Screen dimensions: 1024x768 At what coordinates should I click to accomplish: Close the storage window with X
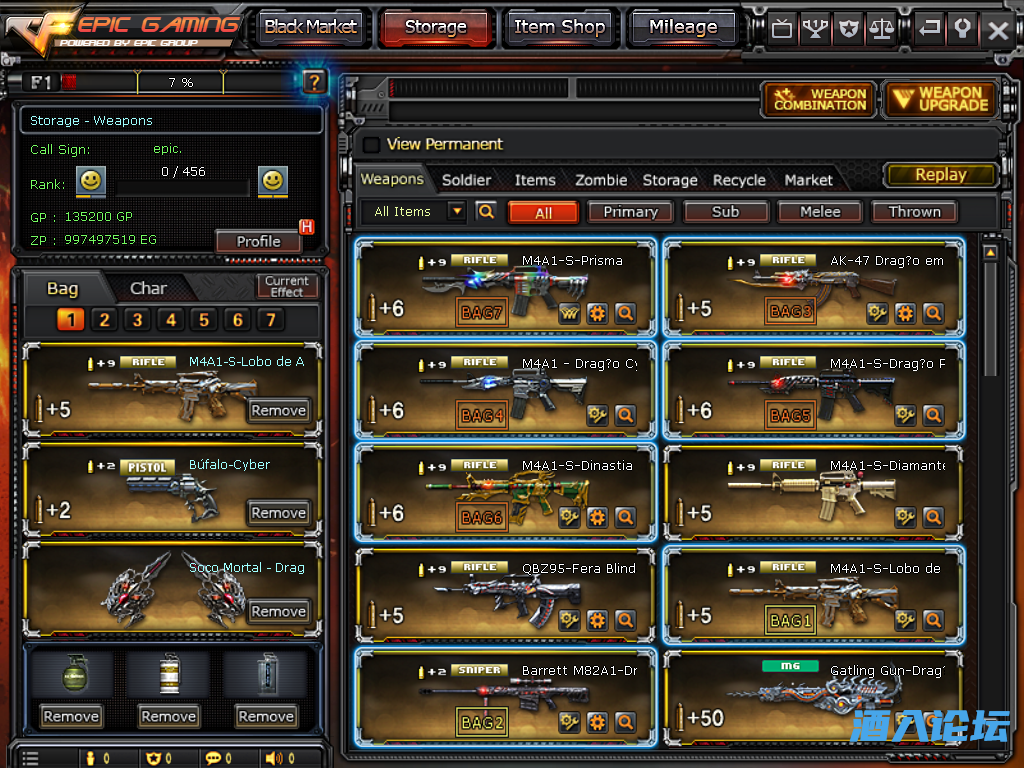point(998,30)
